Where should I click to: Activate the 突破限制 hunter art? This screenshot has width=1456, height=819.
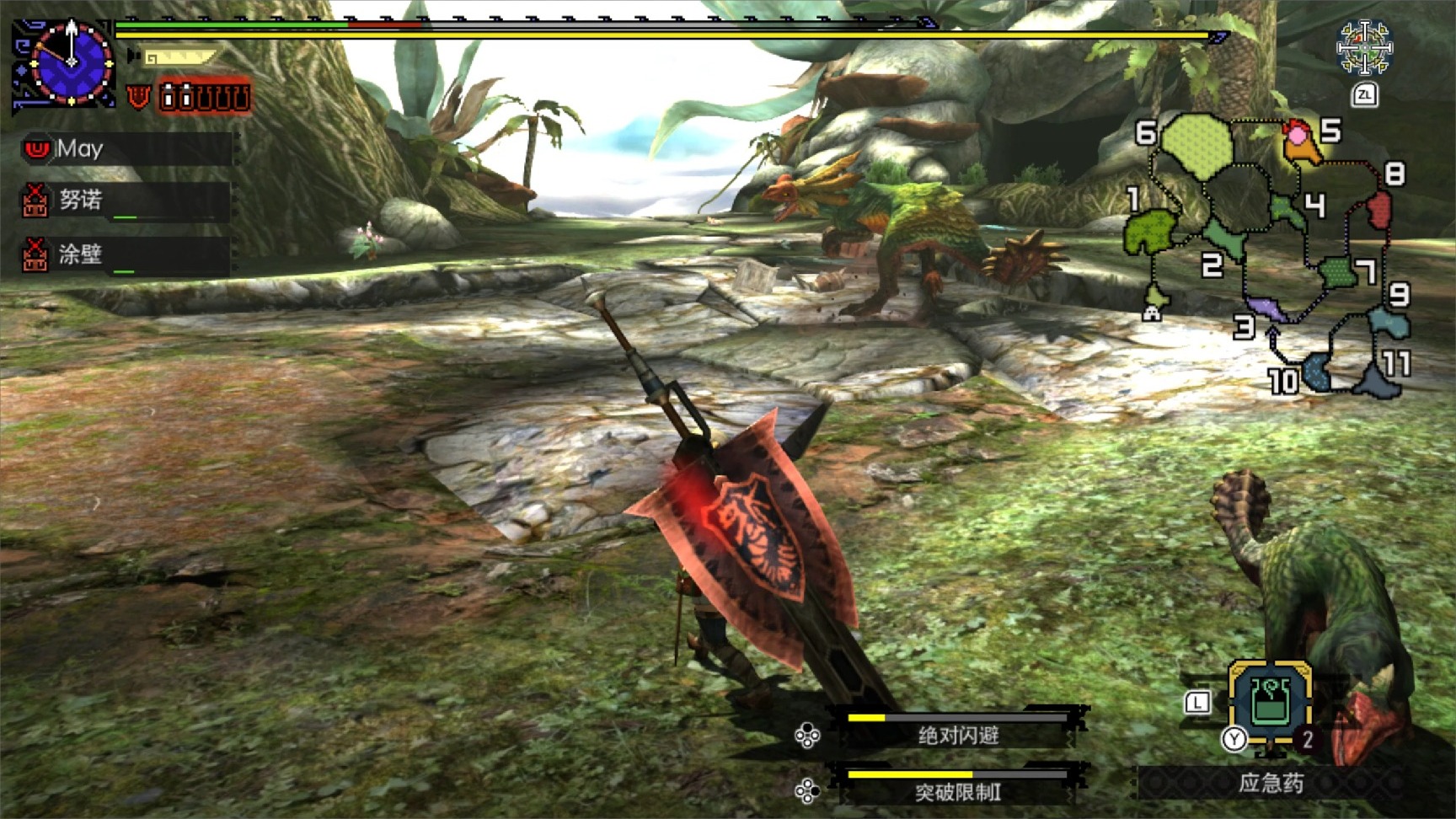pyautogui.click(x=957, y=790)
